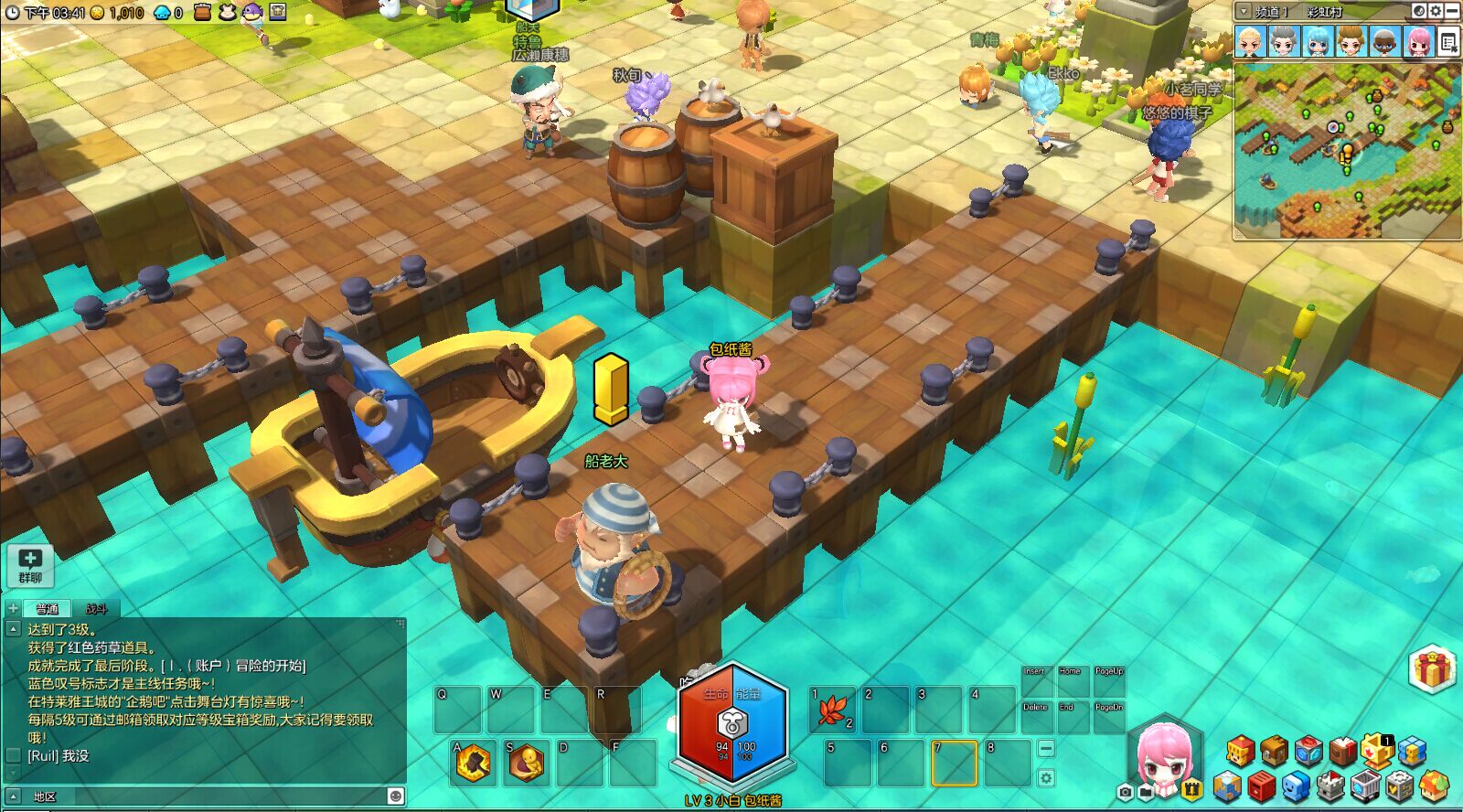Open the list icon beside the avatar row
This screenshot has height=812, width=1463.
point(1447,42)
